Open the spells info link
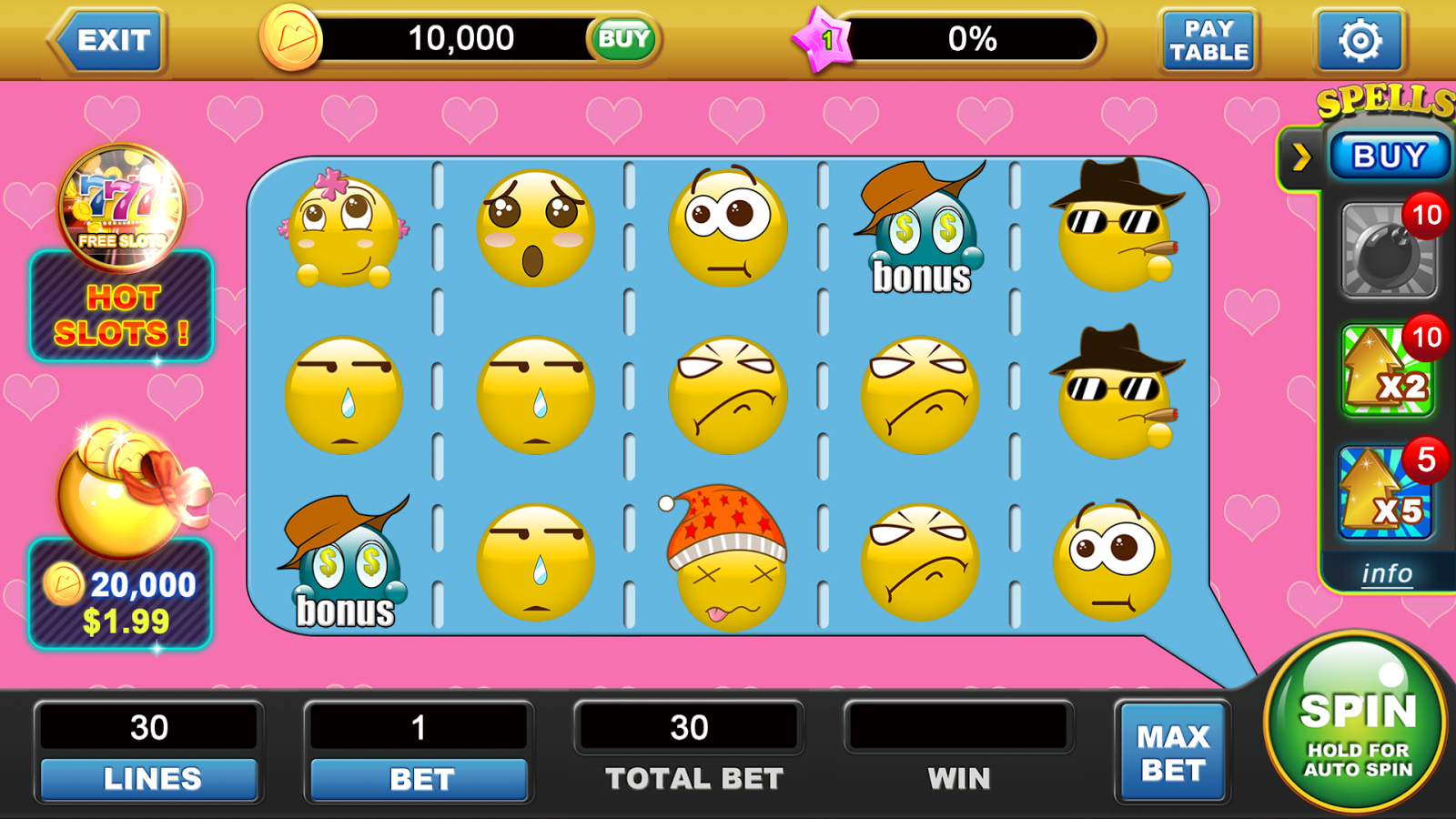This screenshot has height=819, width=1456. tap(1387, 574)
